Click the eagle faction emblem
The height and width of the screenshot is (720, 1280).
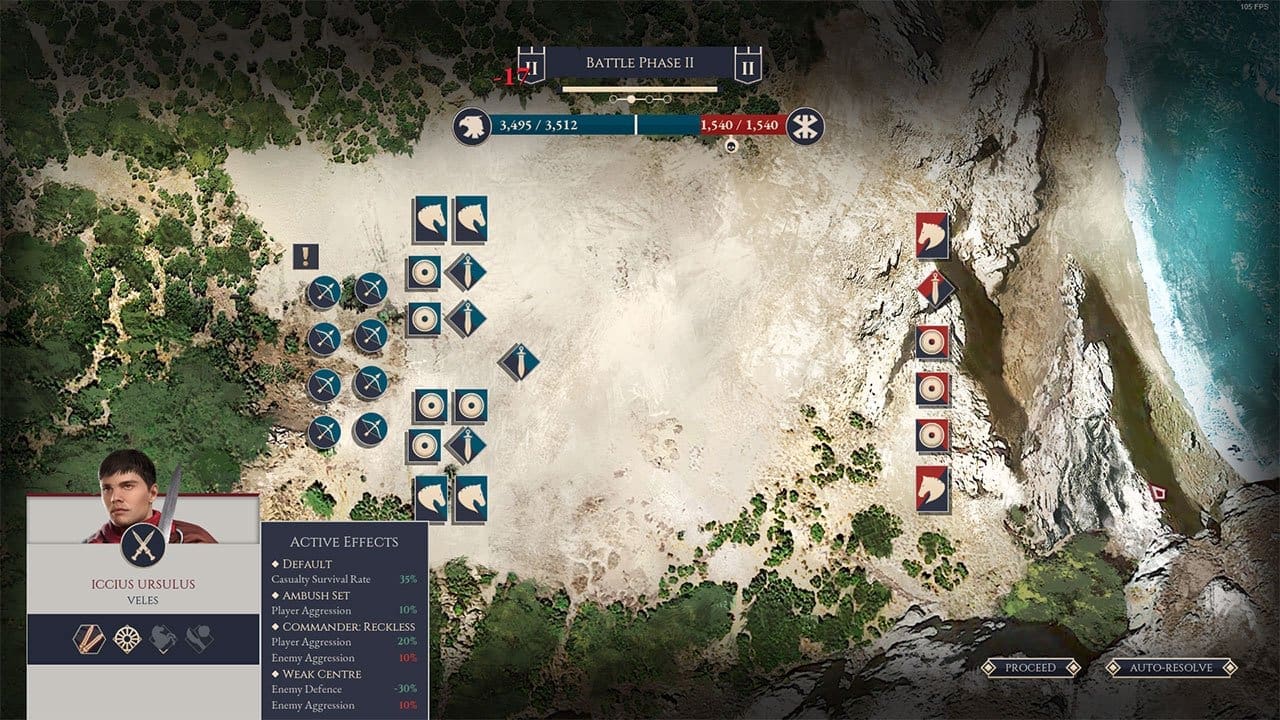tap(471, 126)
